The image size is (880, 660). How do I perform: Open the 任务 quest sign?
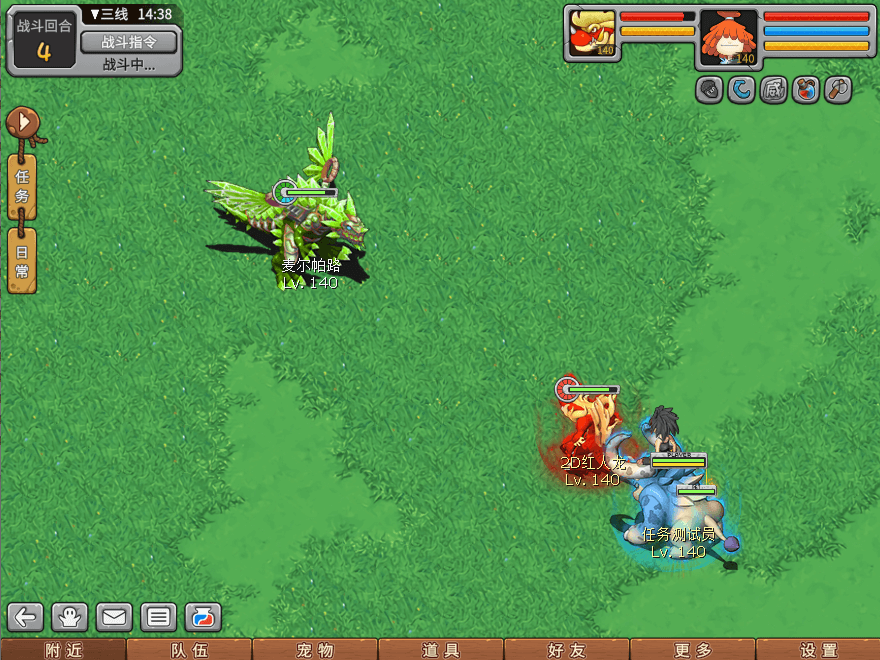22,186
